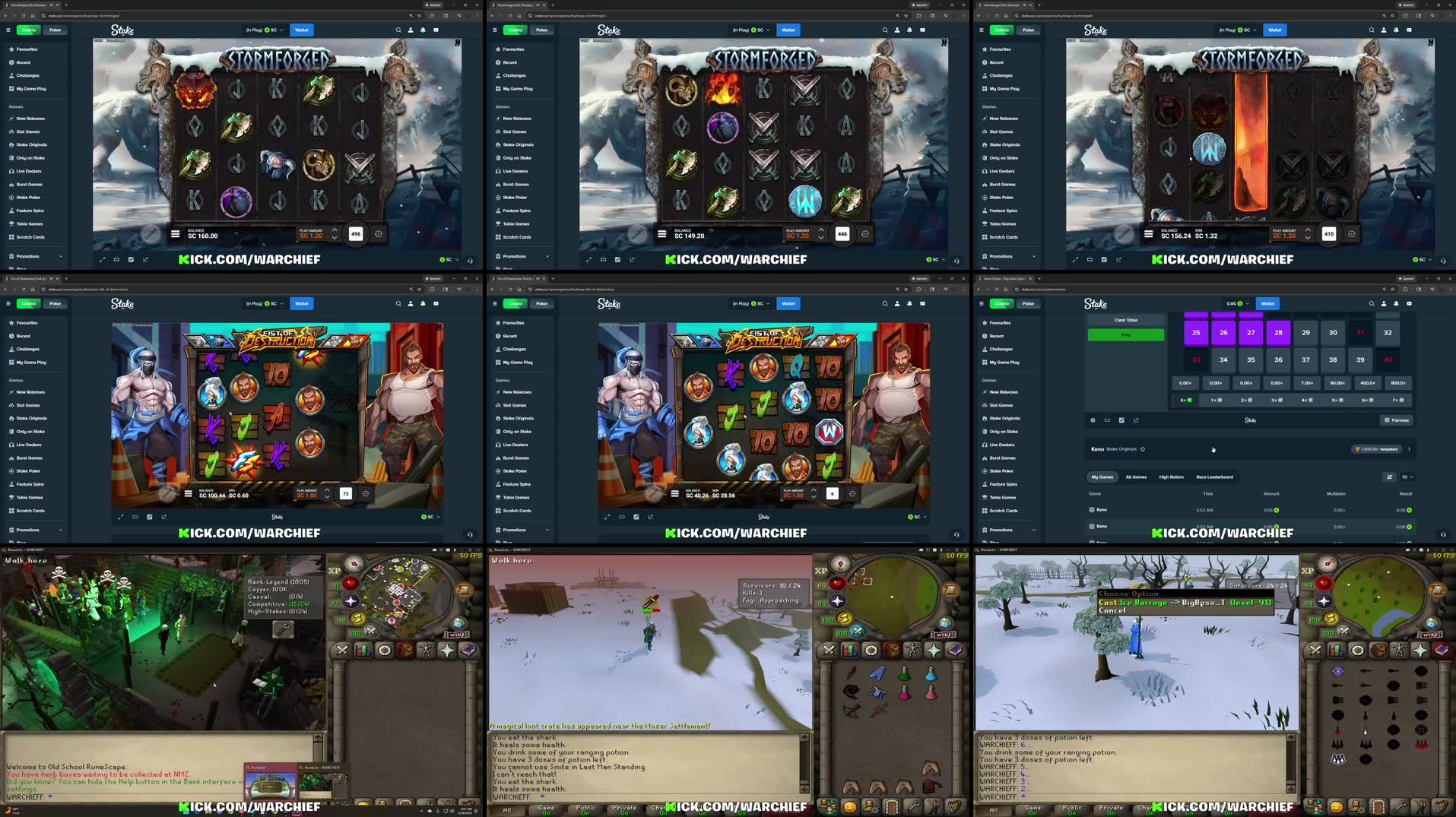This screenshot has height=817, width=1456.
Task: Deselect number 28 on the Keno board
Action: click(1278, 333)
